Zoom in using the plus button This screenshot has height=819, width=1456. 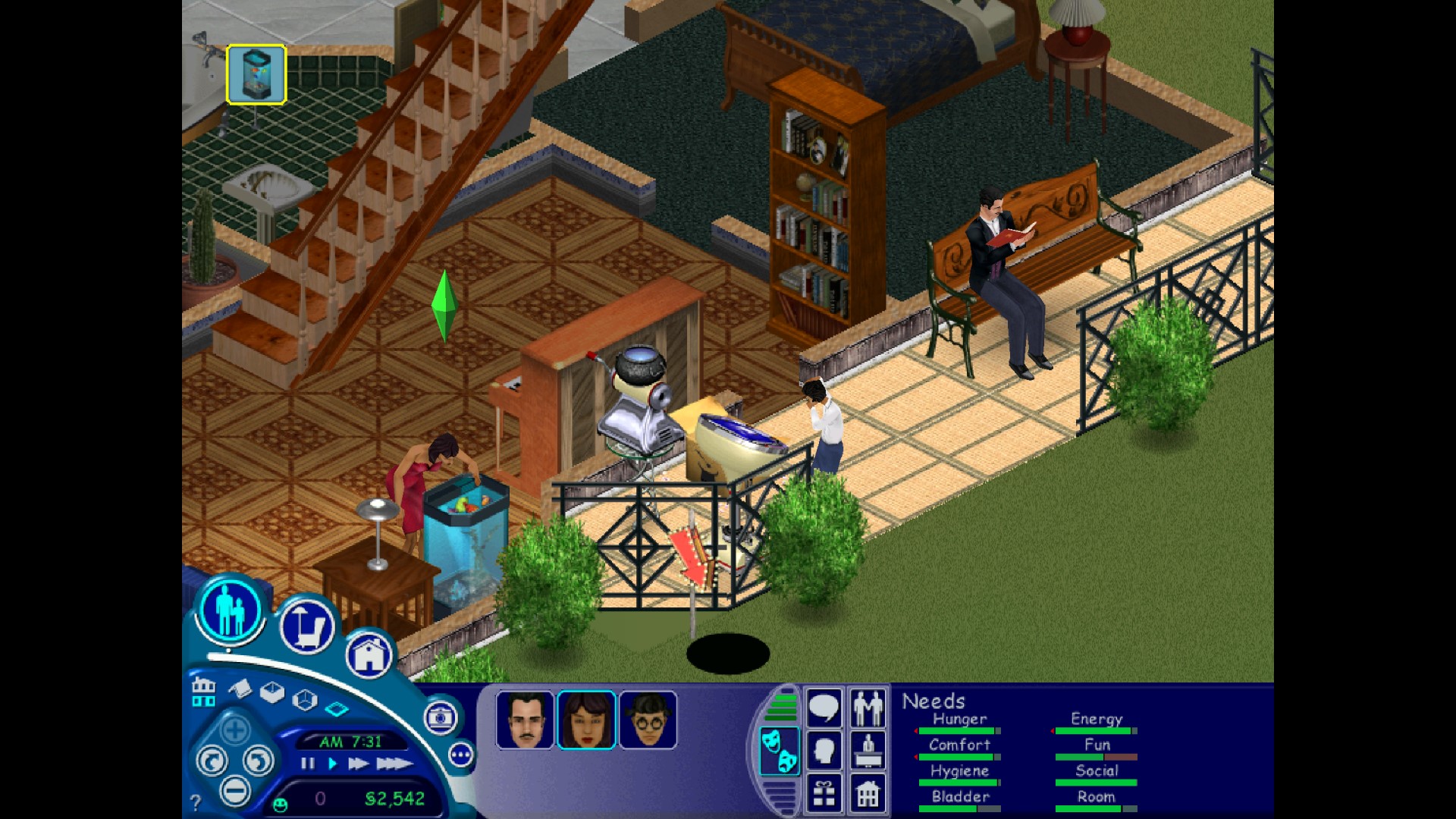click(235, 728)
